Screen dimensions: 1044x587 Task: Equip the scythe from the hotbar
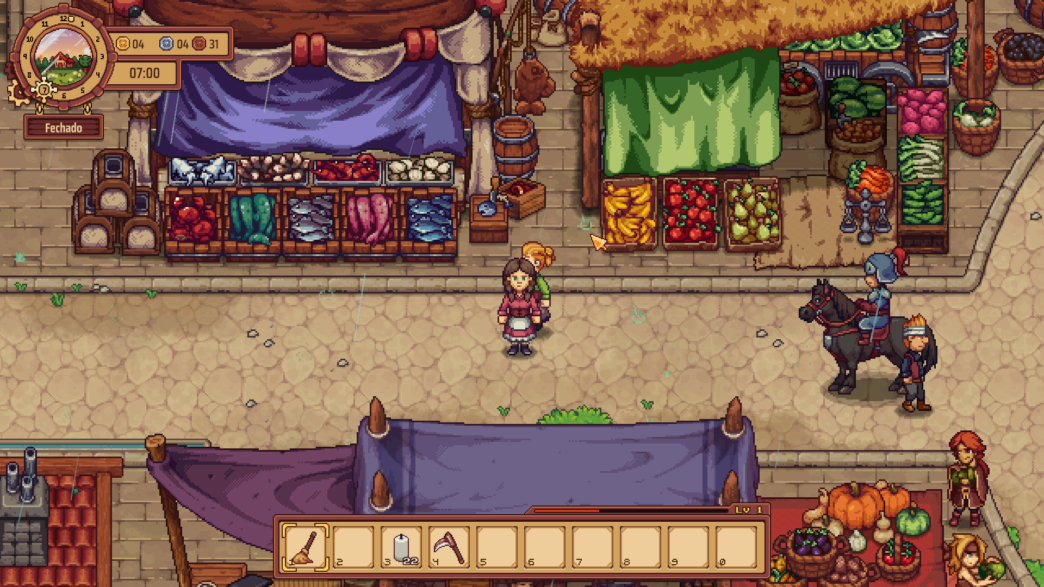click(x=449, y=548)
